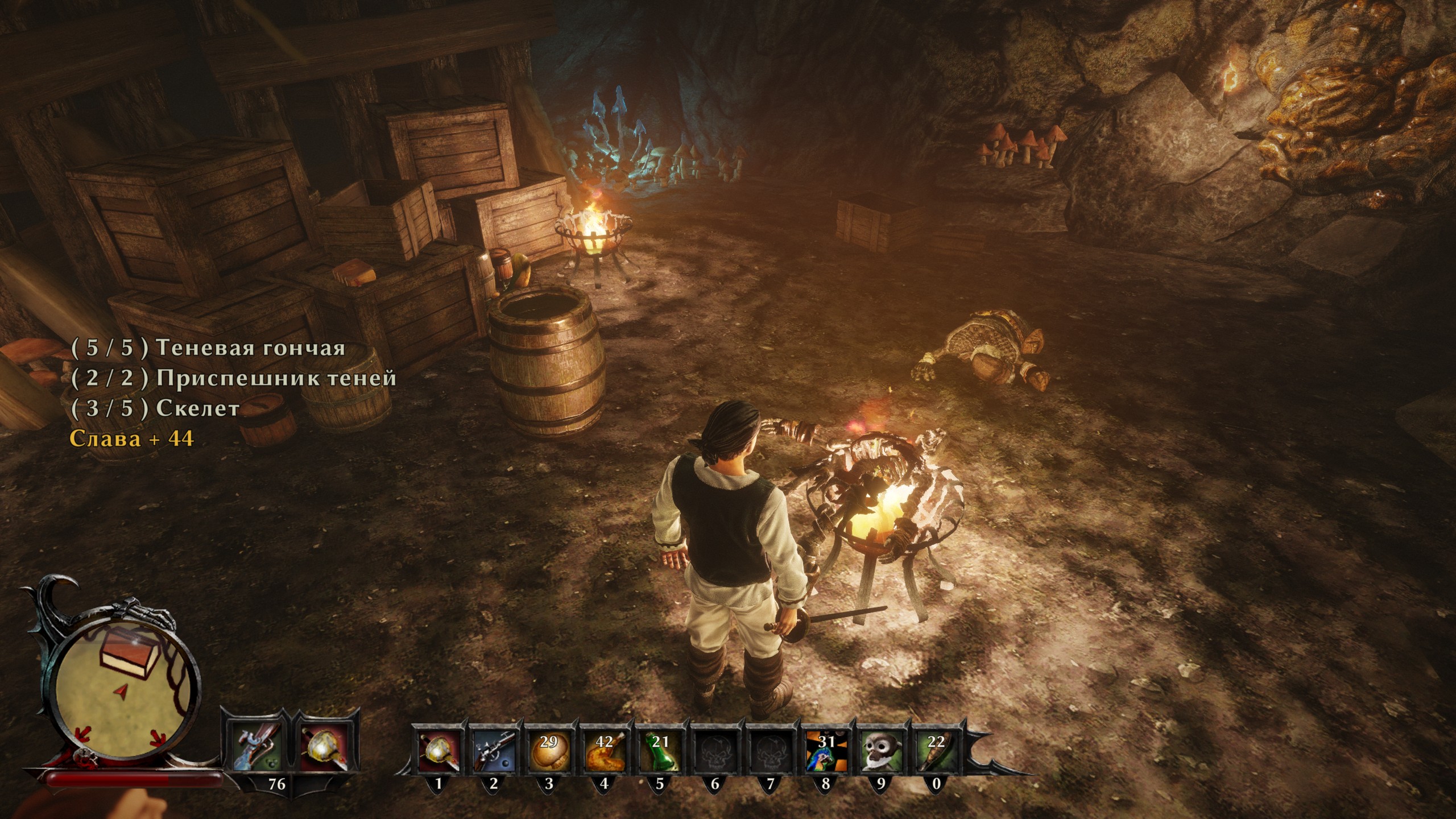Use the mushroom stack of 29
The height and width of the screenshot is (819, 1456).
(548, 748)
